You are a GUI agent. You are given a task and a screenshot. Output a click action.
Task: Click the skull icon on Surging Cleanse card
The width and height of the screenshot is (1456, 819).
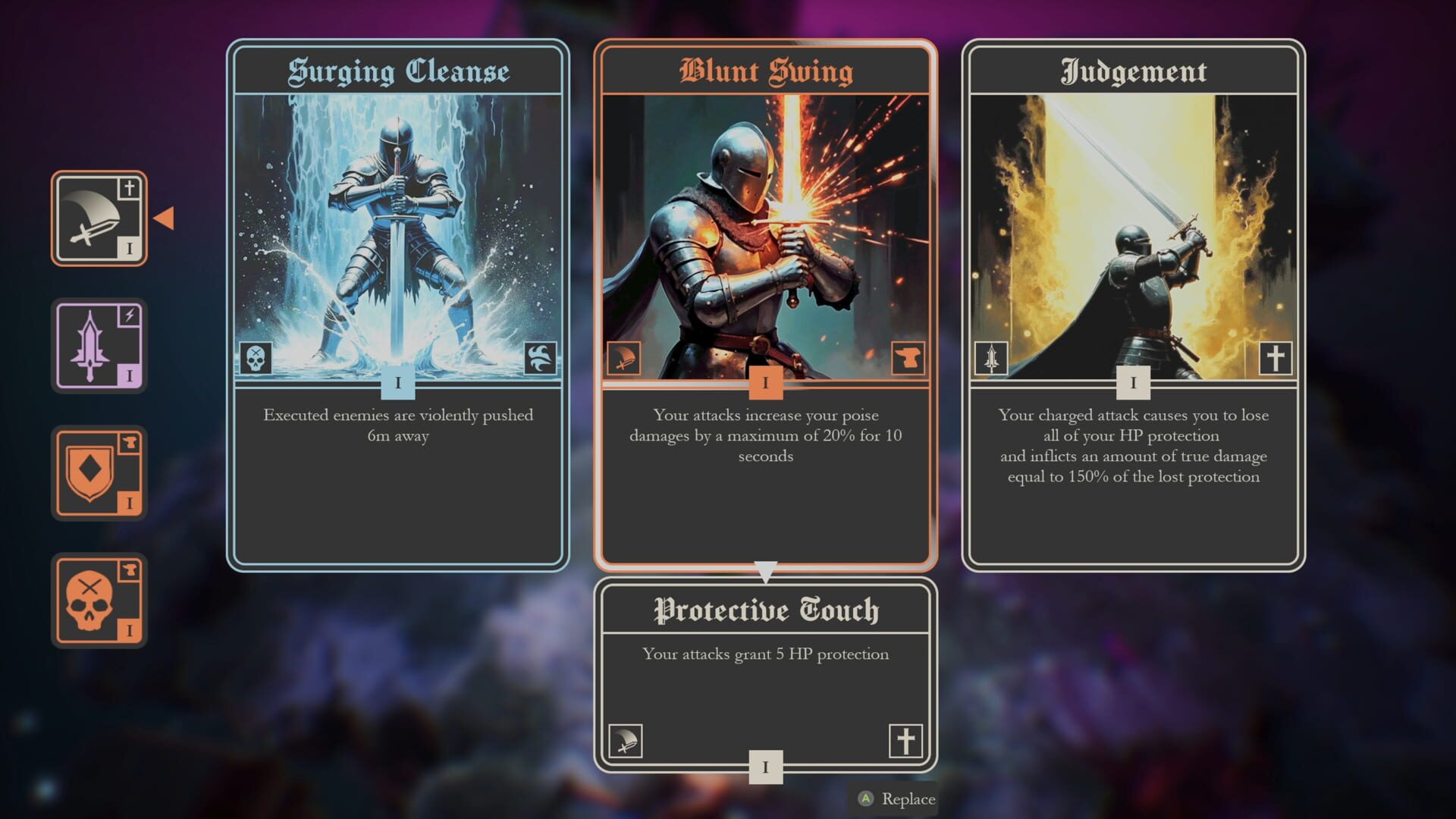click(256, 356)
